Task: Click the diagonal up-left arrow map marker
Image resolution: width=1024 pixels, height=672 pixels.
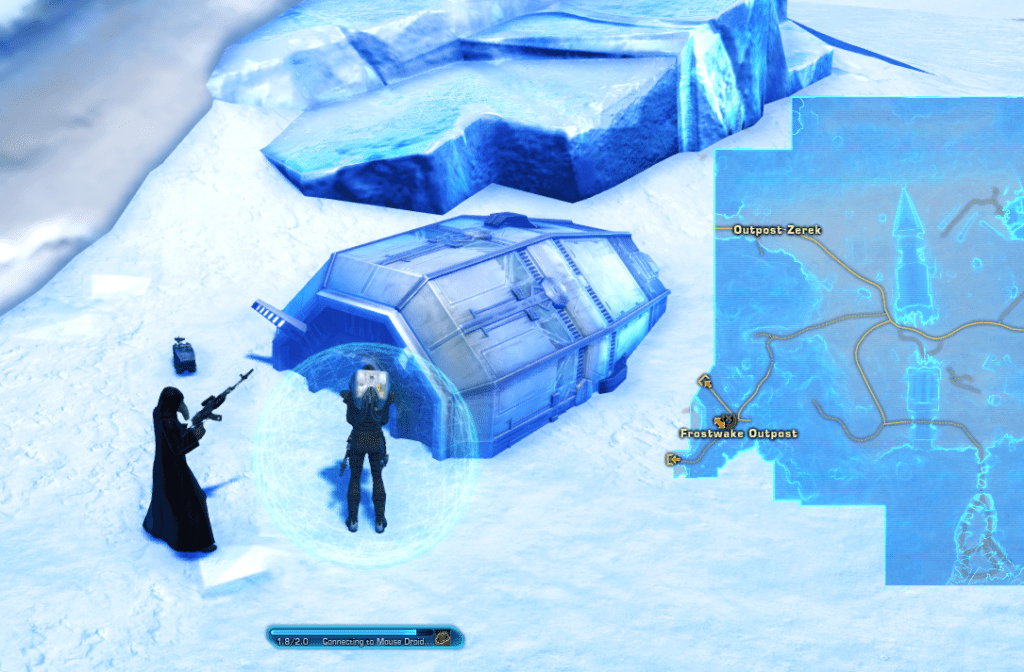Action: [x=705, y=381]
